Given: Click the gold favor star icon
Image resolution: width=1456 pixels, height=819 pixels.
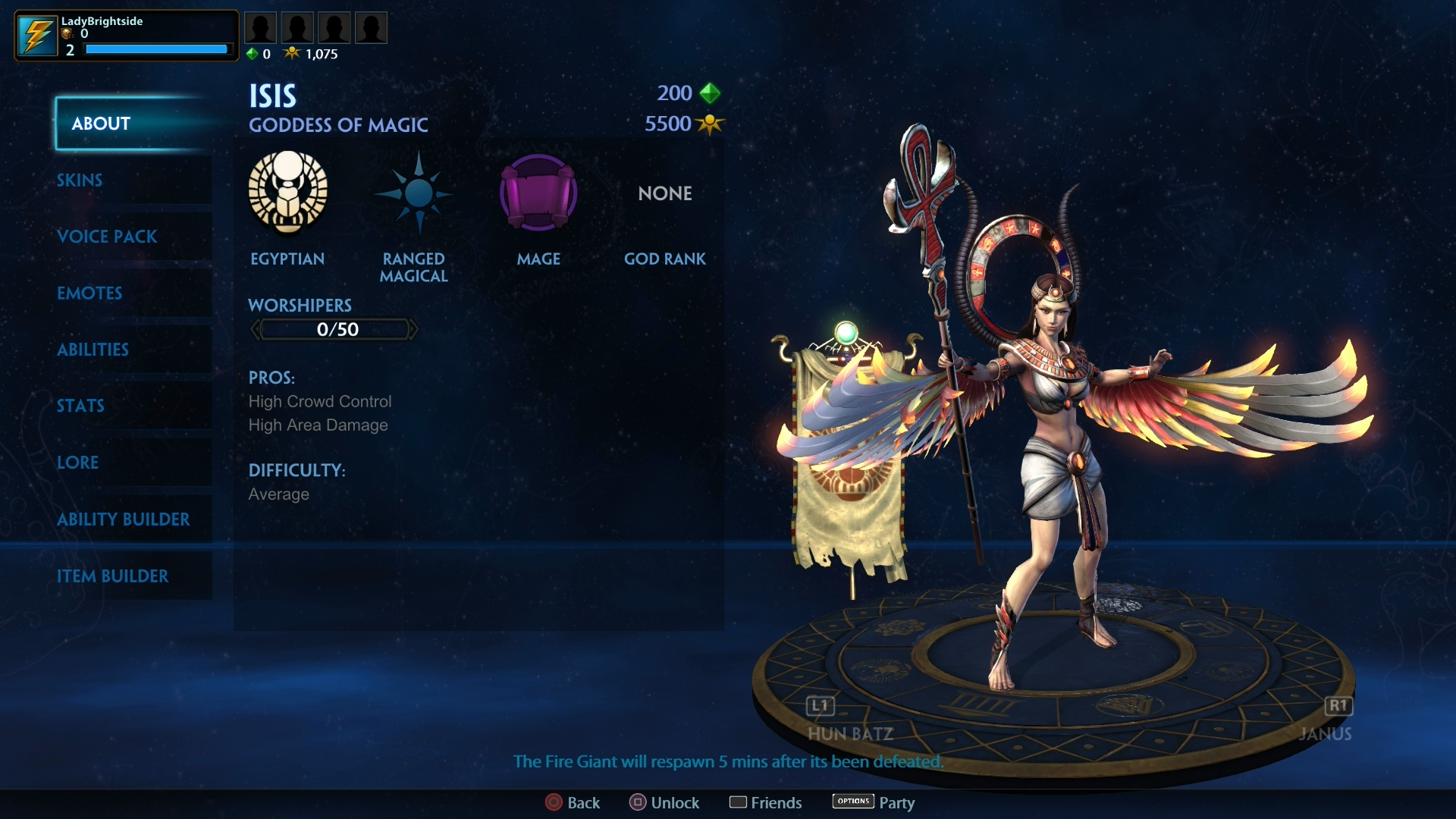Looking at the screenshot, I should 292,53.
